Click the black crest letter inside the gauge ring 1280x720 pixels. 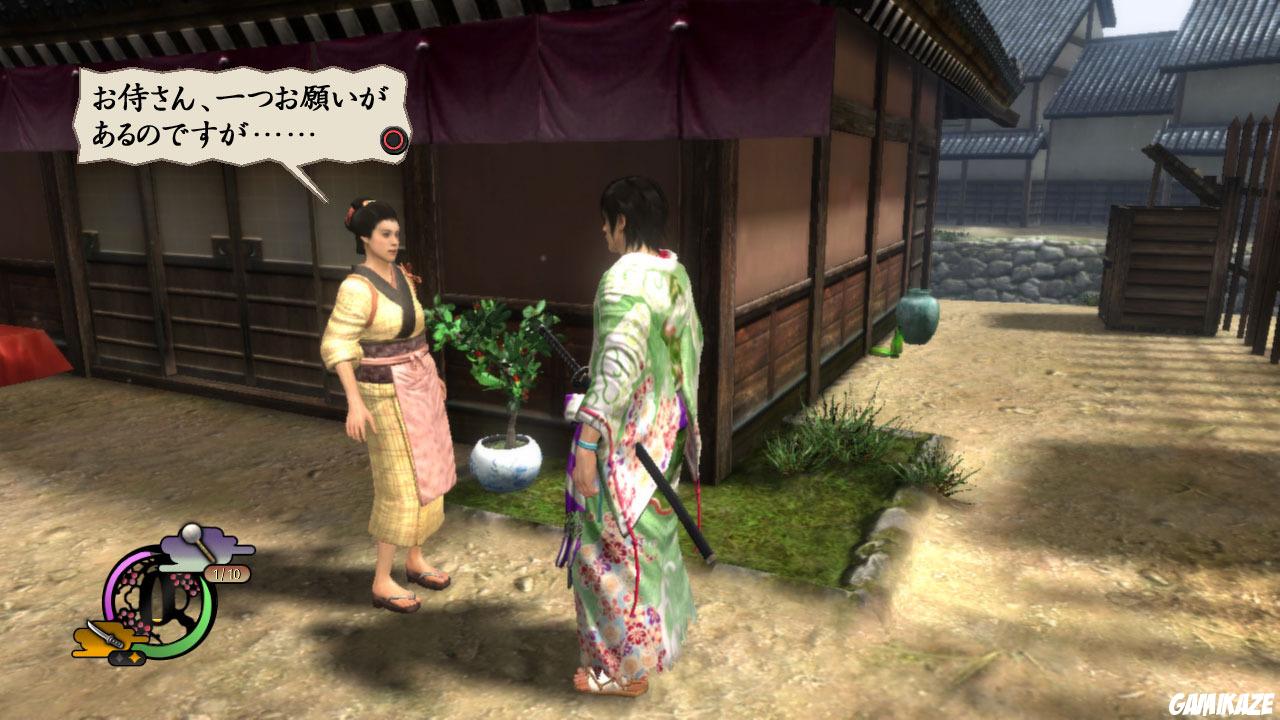163,597
